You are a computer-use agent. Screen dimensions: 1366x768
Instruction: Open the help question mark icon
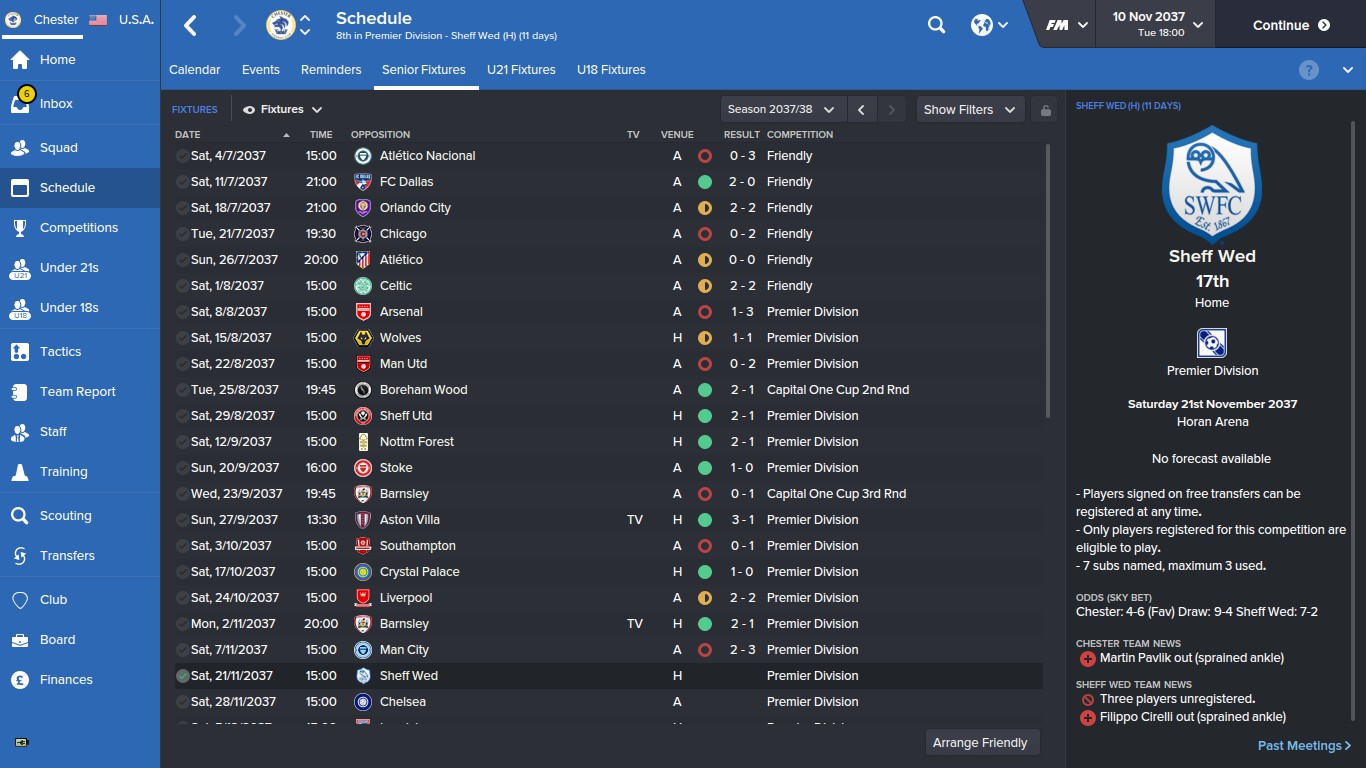click(x=1308, y=69)
